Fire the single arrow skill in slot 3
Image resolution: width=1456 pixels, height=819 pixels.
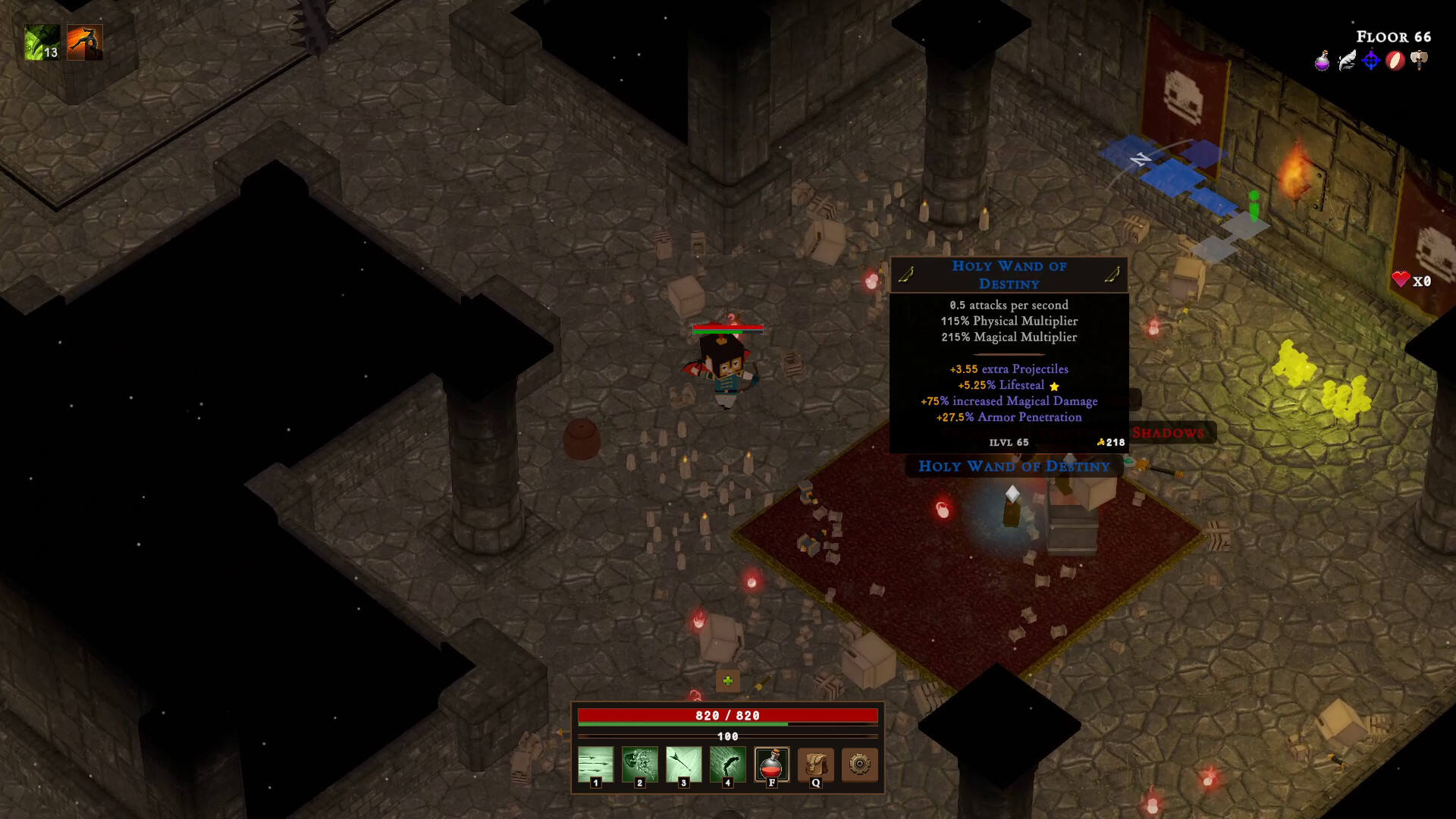click(683, 764)
